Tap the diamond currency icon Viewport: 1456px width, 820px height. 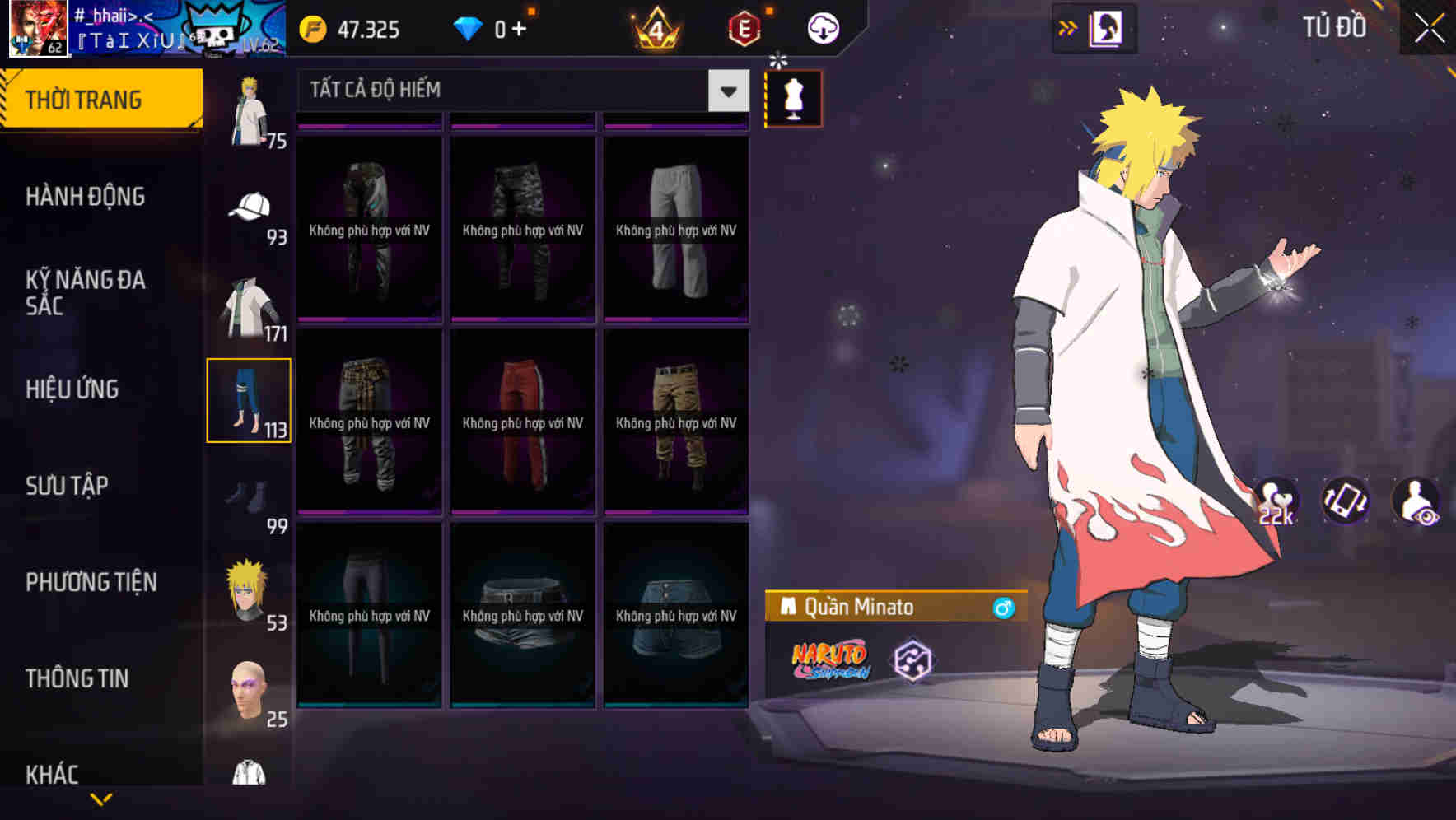pos(469,27)
